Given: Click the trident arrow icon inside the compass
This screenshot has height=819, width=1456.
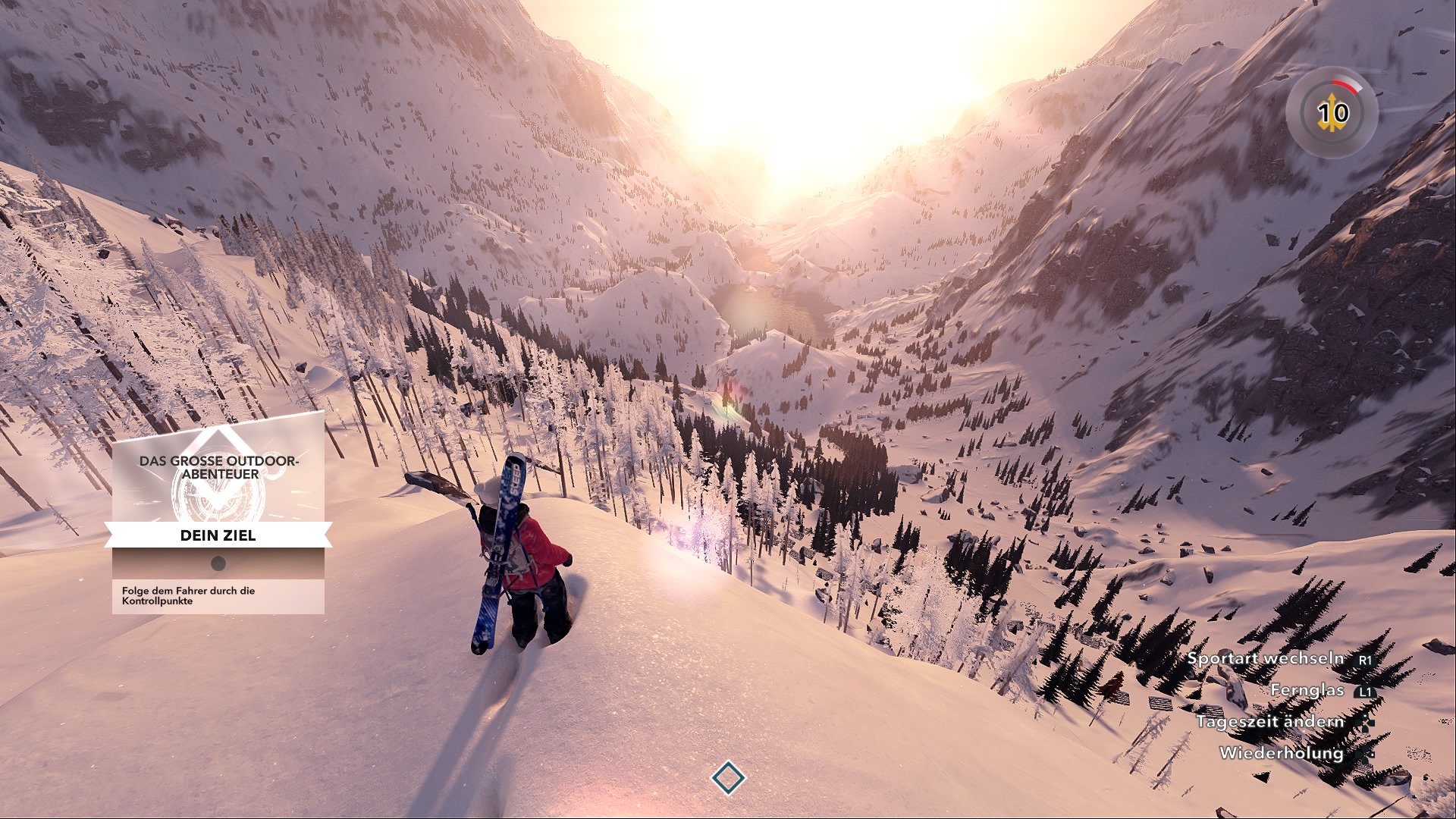Looking at the screenshot, I should pos(1332,114).
